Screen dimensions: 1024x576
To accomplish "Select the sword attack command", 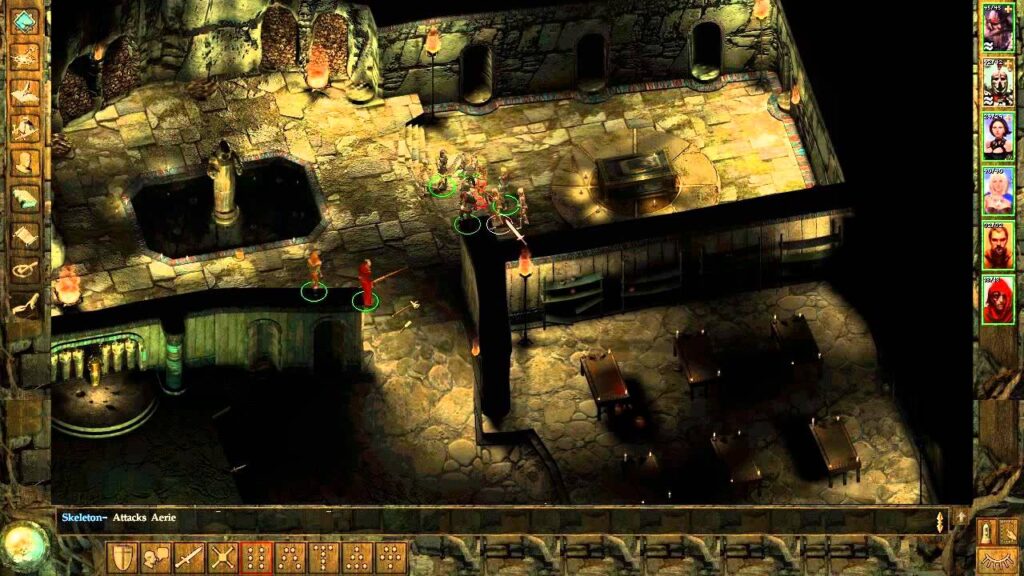I will [x=190, y=557].
